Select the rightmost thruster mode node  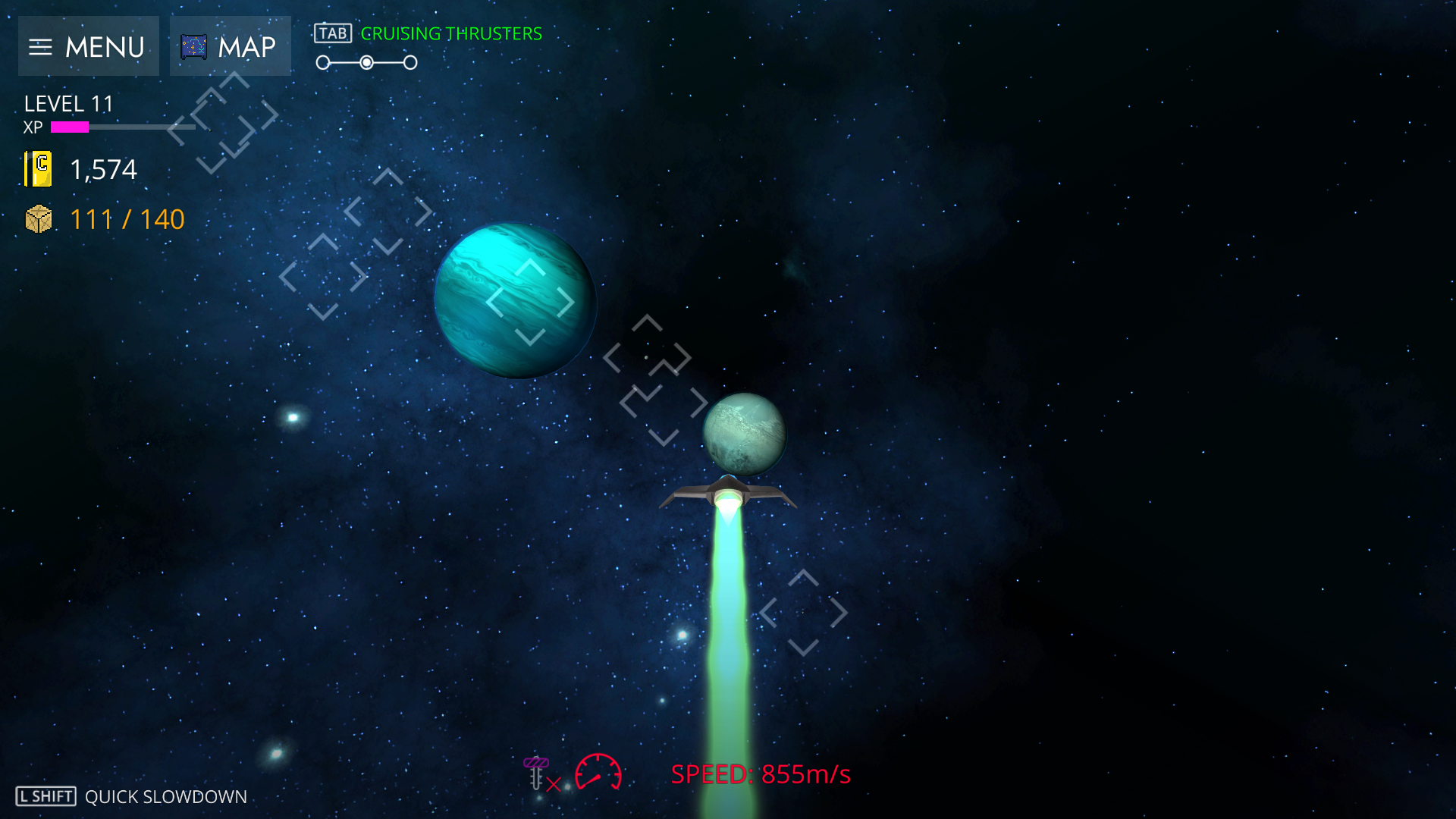[x=410, y=62]
